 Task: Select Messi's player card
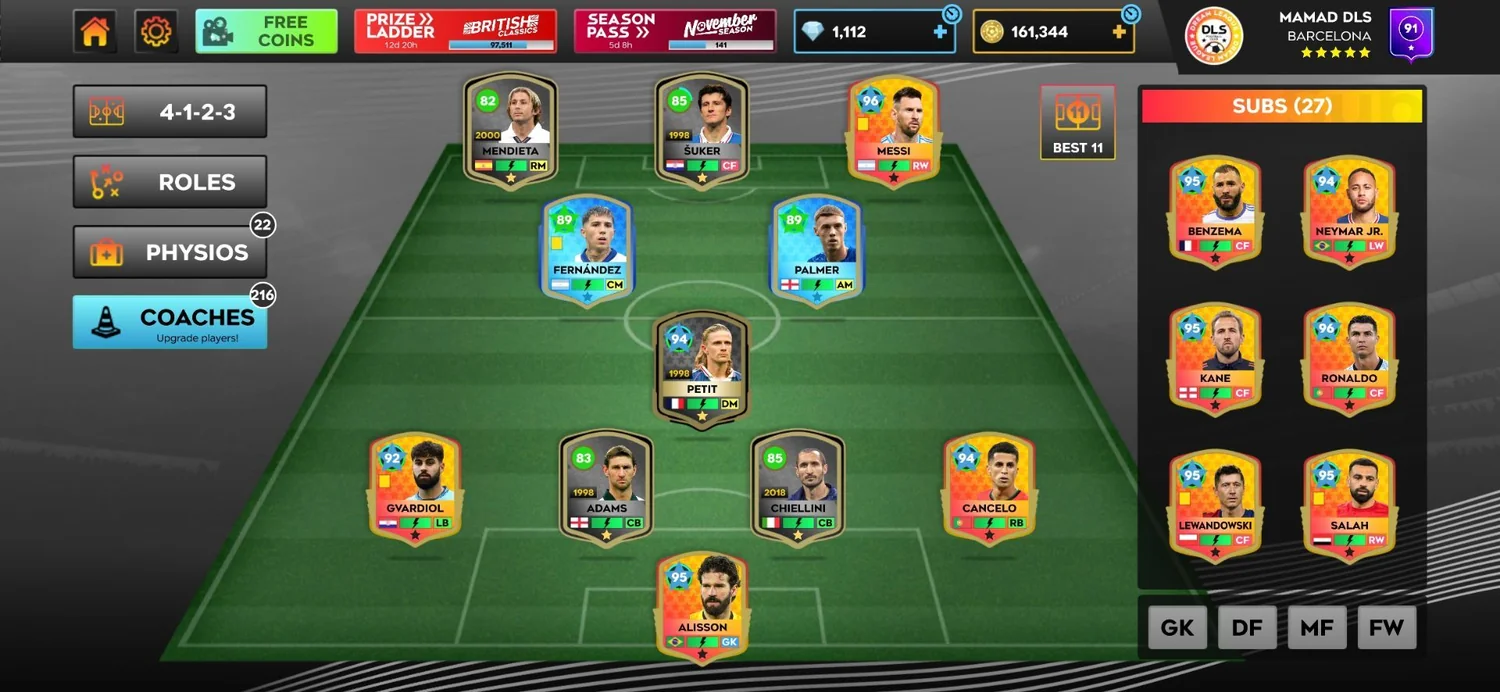pyautogui.click(x=893, y=131)
